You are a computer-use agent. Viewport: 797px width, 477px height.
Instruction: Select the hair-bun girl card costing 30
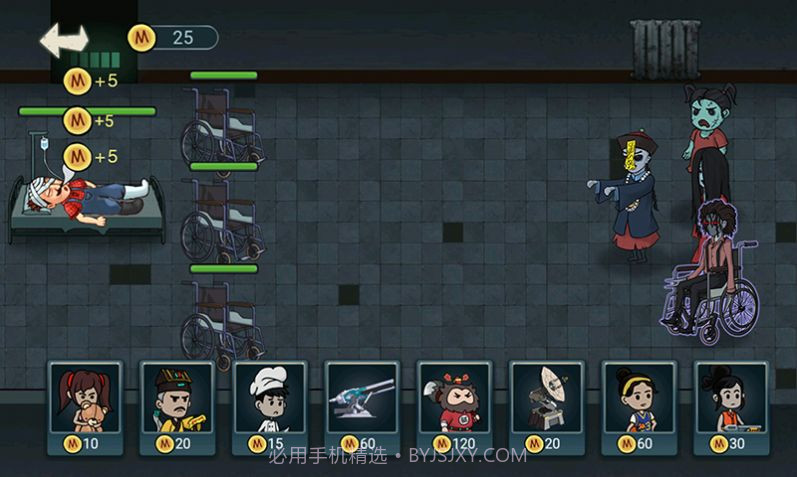[x=730, y=407]
